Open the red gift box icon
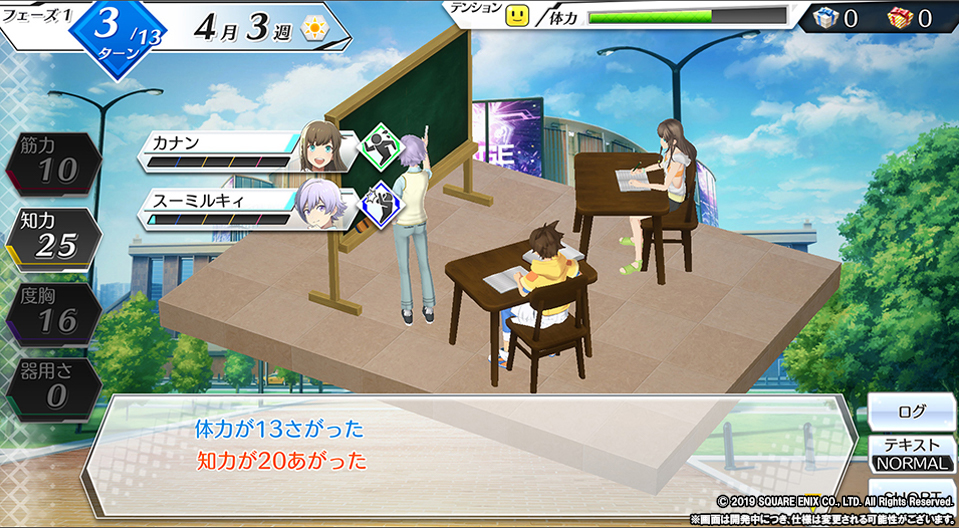This screenshot has height=528, width=959. coord(900,17)
